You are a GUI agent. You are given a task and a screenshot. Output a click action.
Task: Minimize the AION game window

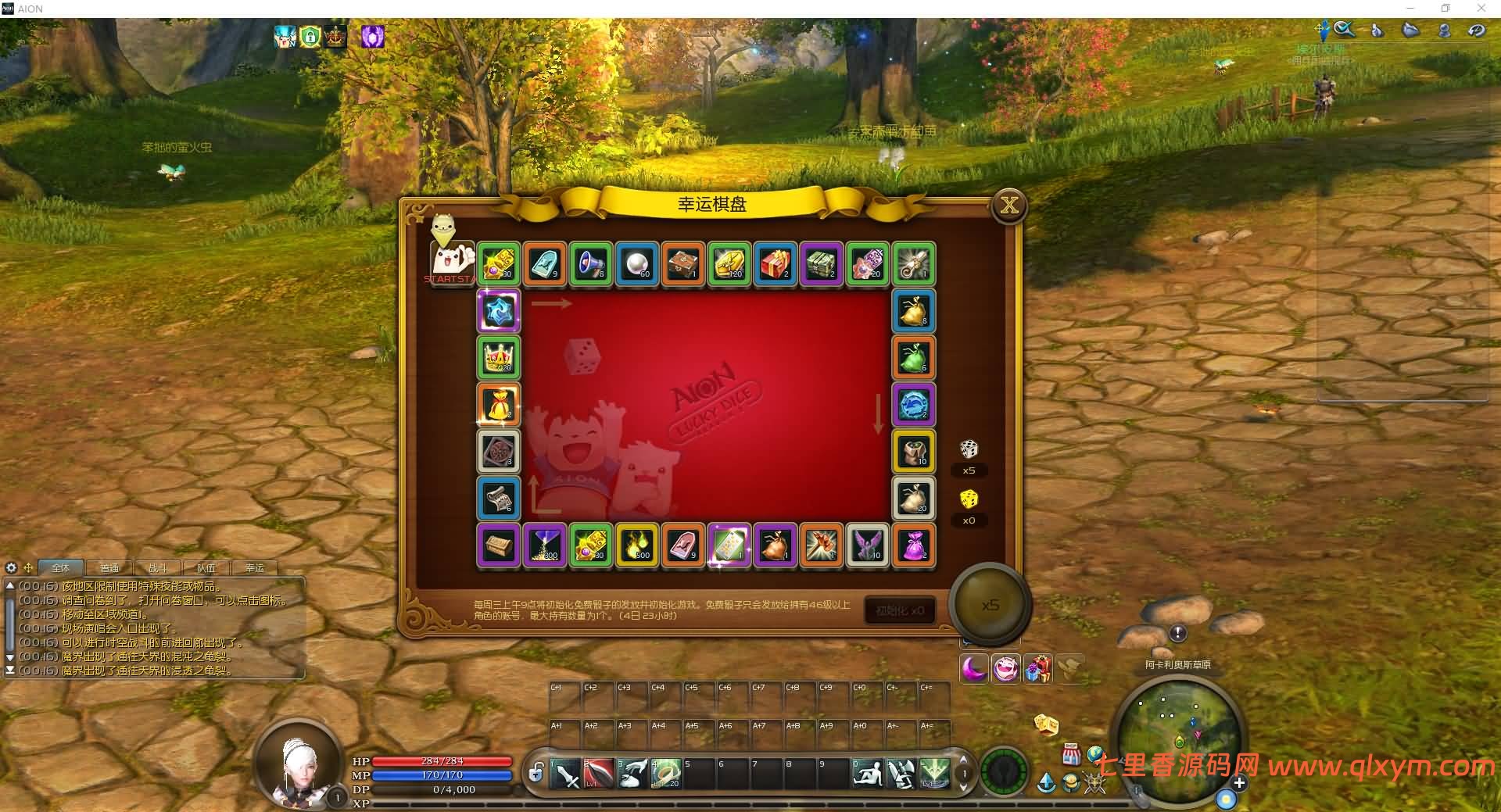[1411, 9]
